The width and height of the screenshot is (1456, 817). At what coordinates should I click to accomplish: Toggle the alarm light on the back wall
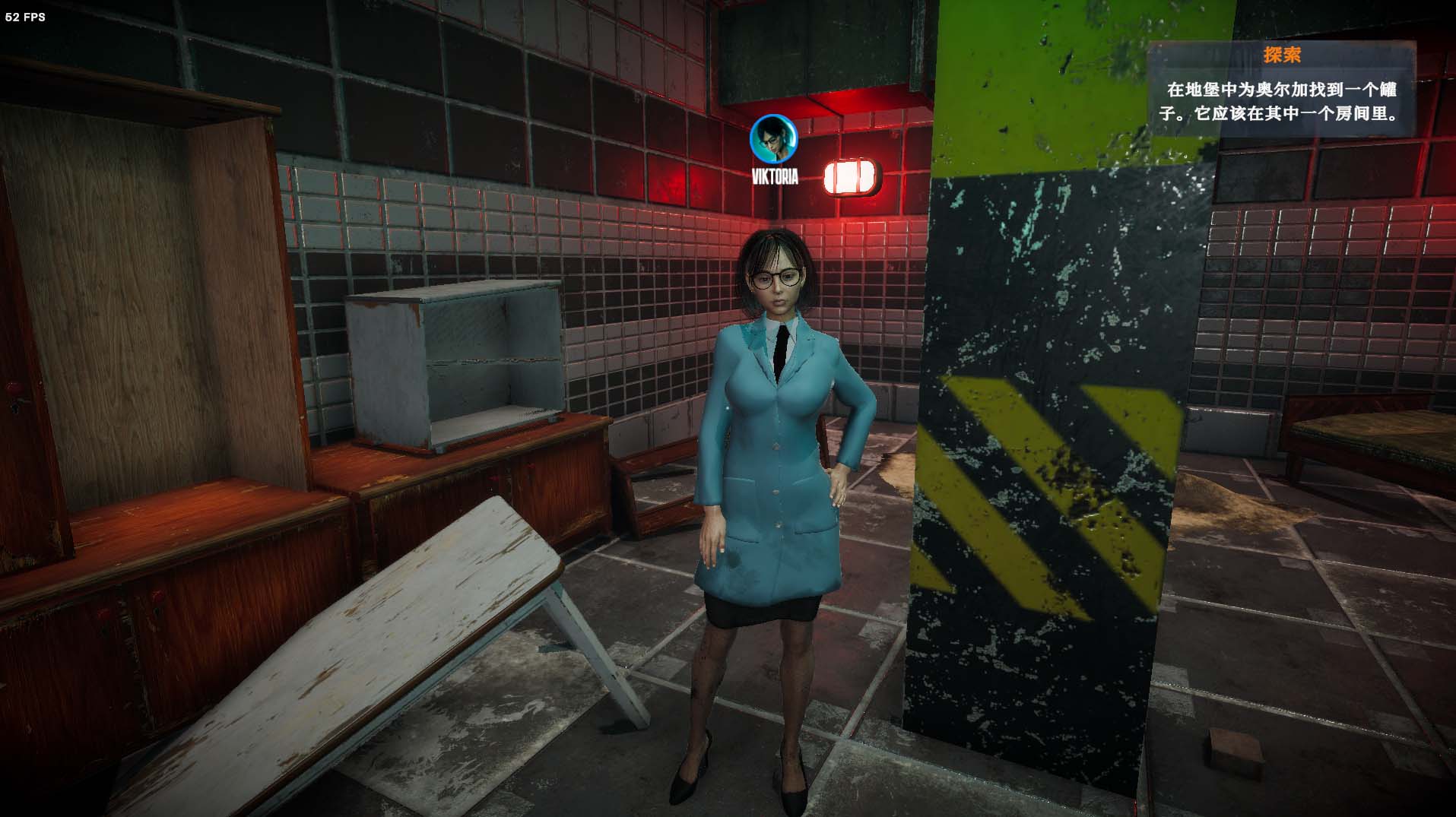point(849,176)
